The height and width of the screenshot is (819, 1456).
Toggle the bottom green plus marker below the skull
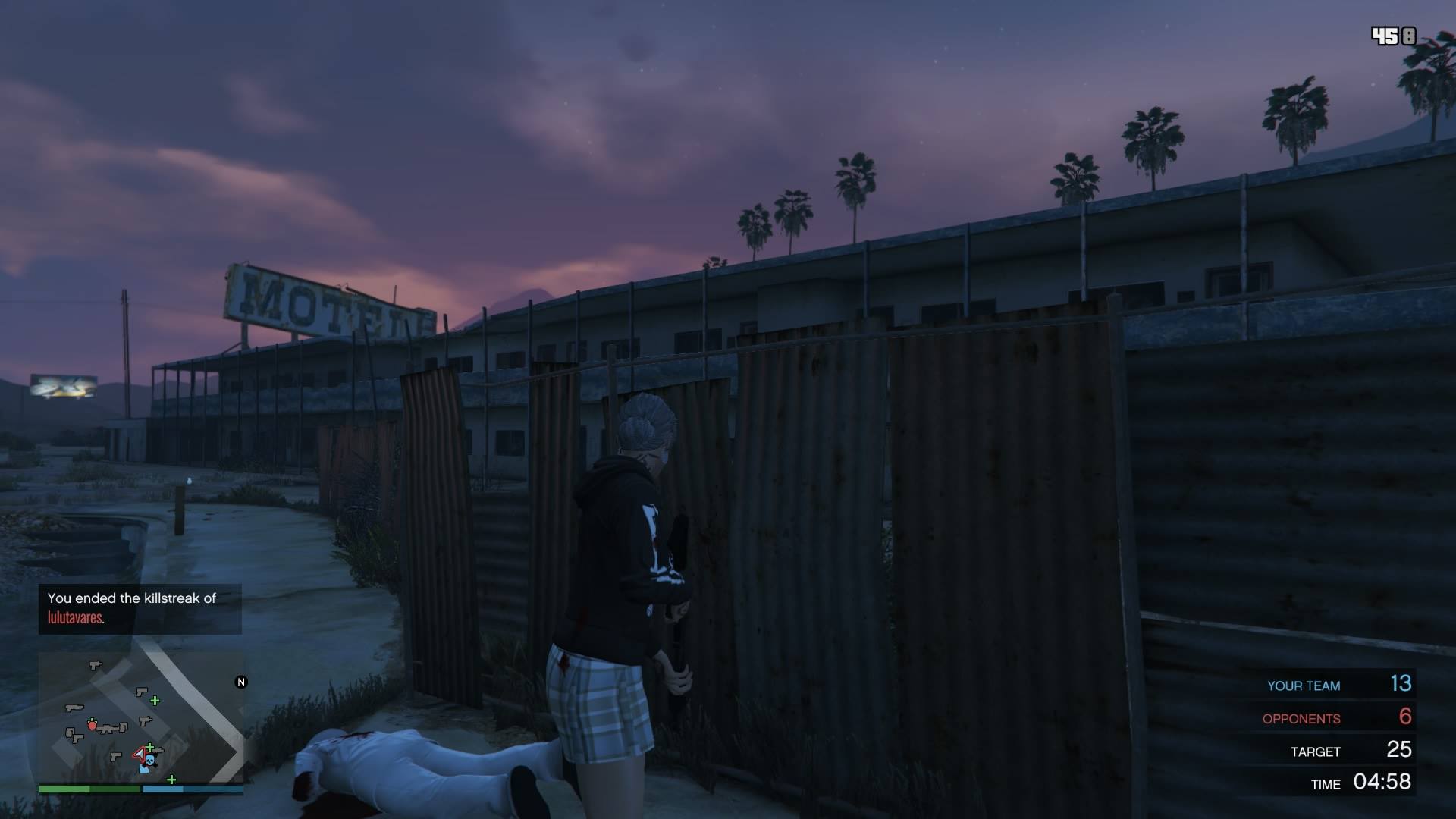(x=171, y=780)
